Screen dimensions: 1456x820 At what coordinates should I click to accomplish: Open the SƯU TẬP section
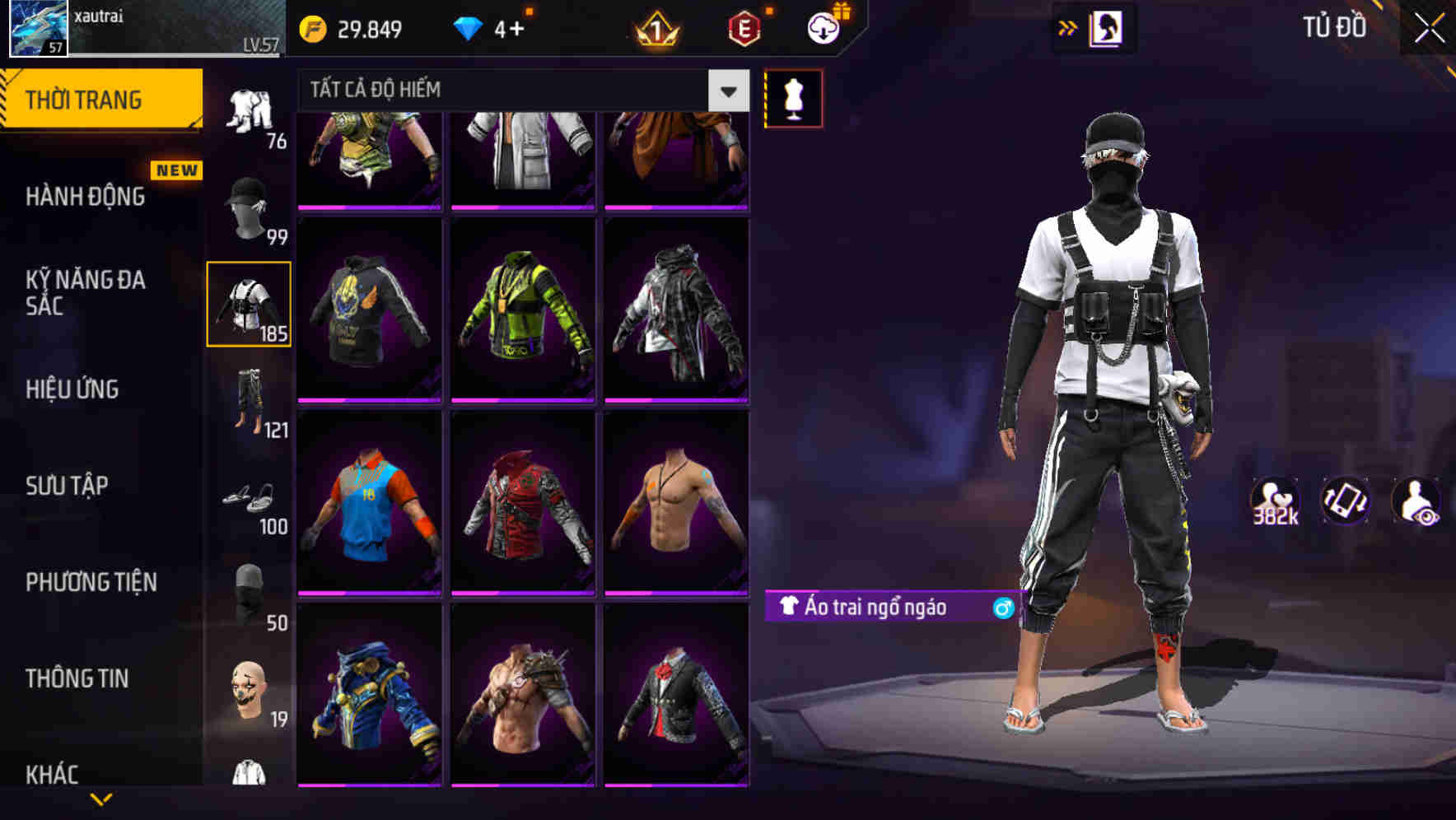[x=70, y=487]
